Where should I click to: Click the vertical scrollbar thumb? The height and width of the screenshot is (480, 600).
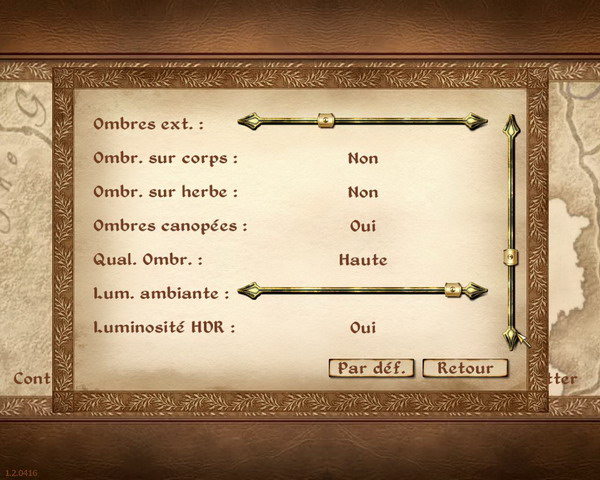511,257
